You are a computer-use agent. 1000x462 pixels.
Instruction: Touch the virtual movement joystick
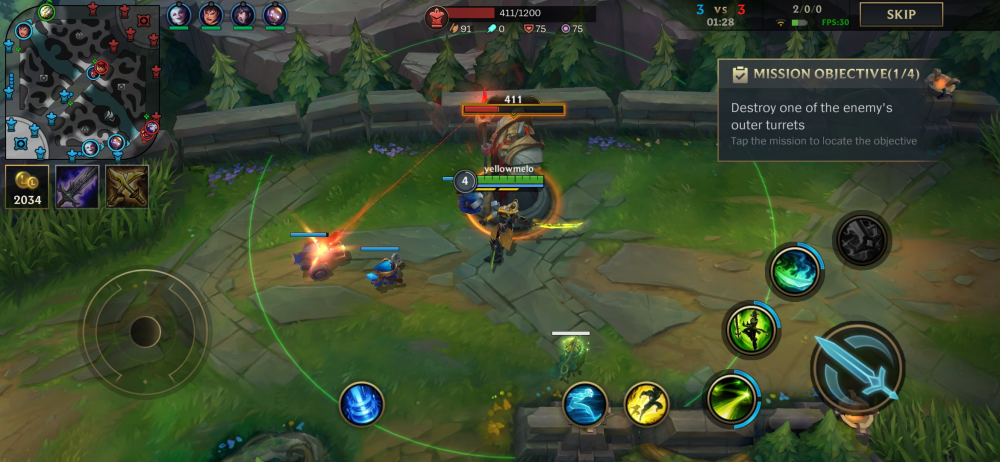[145, 330]
